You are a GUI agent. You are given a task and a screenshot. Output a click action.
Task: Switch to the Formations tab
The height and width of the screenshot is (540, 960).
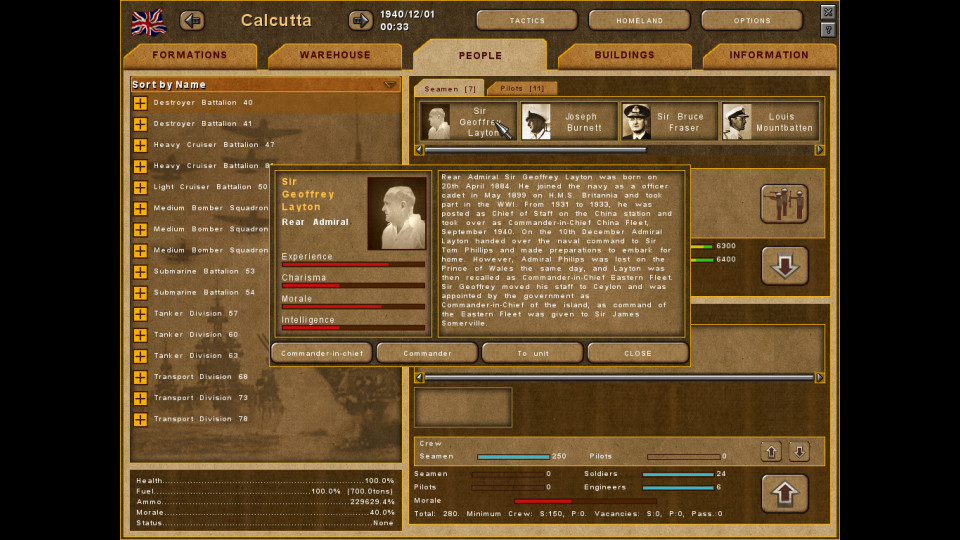pyautogui.click(x=190, y=56)
